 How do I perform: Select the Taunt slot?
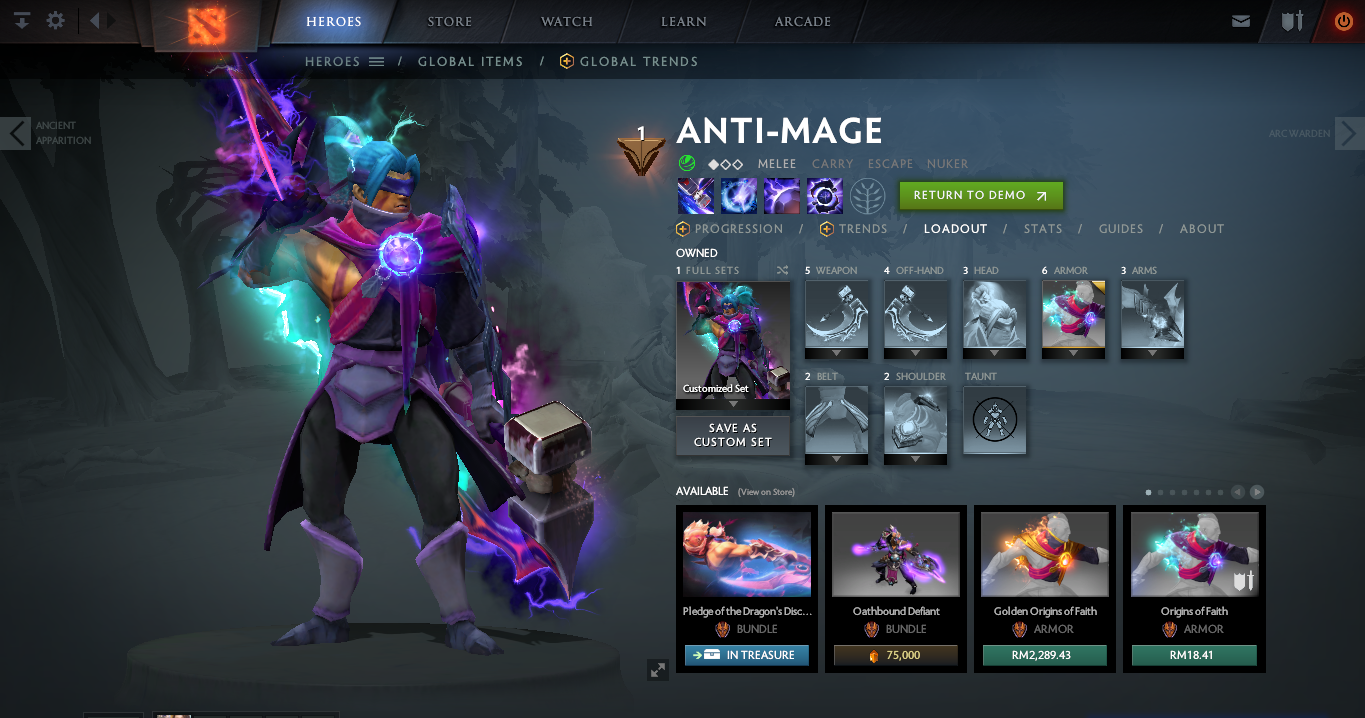(995, 420)
